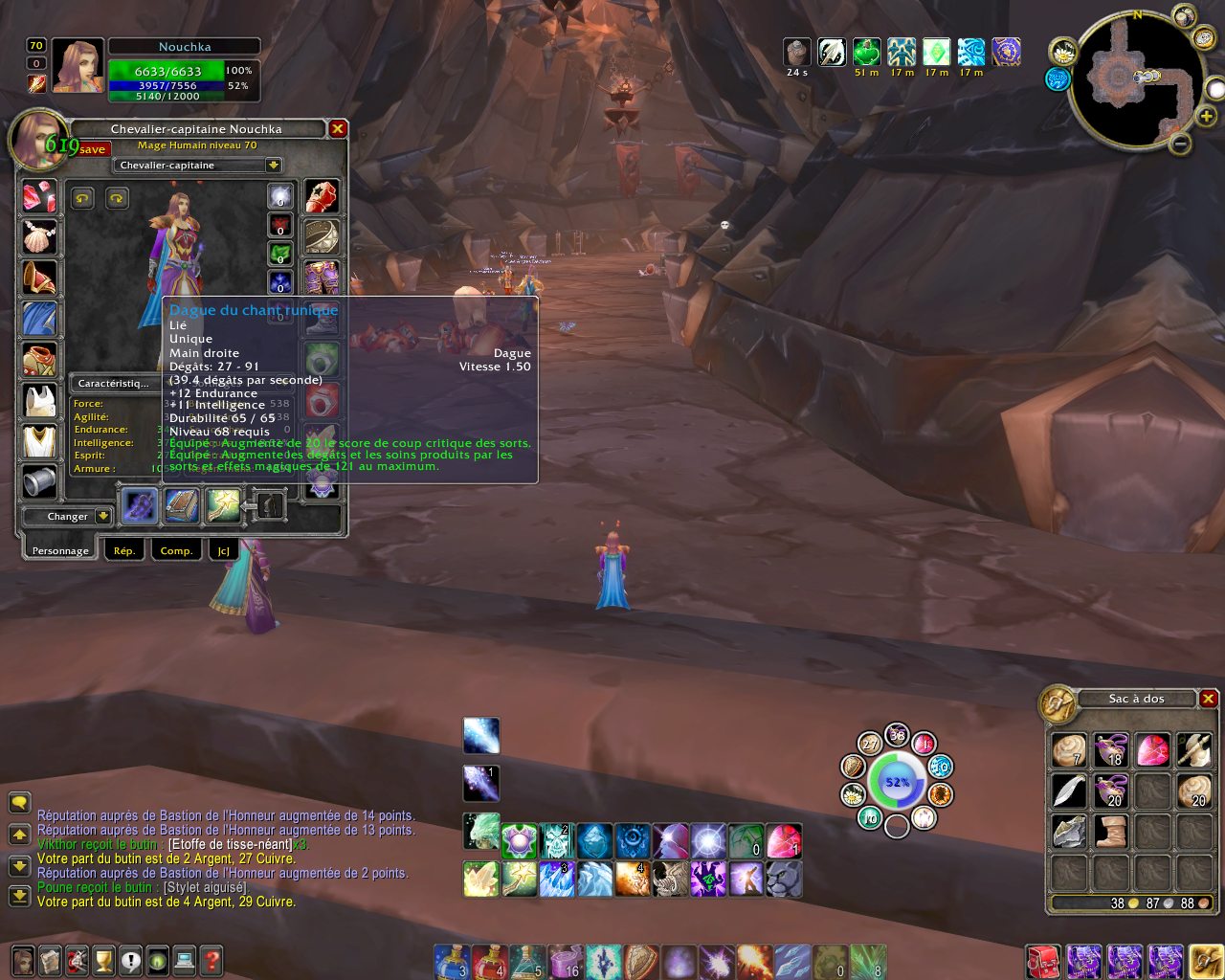
Task: Close the Chevalier-capitaine Nouchka character window
Action: point(338,128)
